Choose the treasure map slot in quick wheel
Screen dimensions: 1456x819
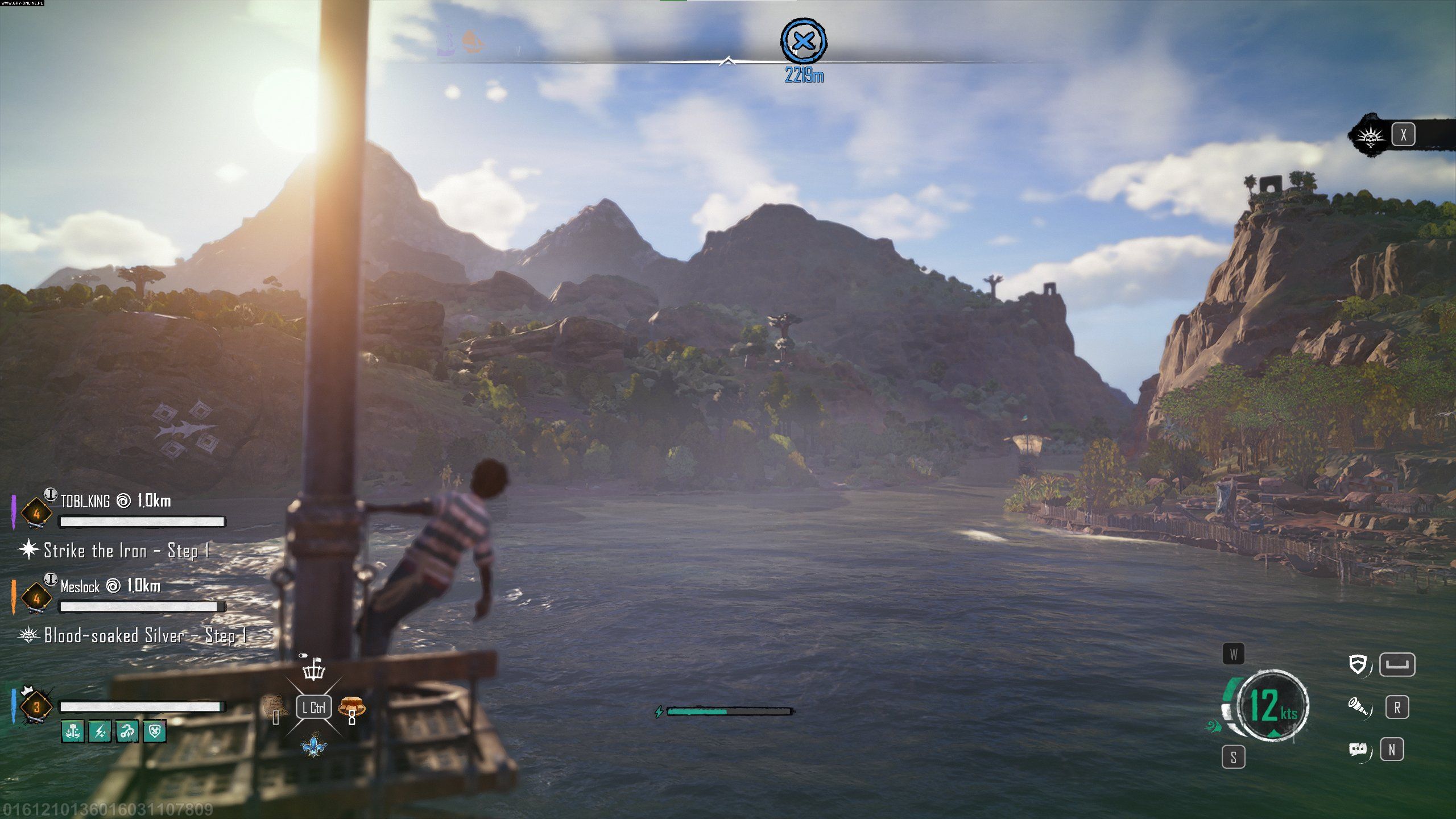click(x=276, y=708)
